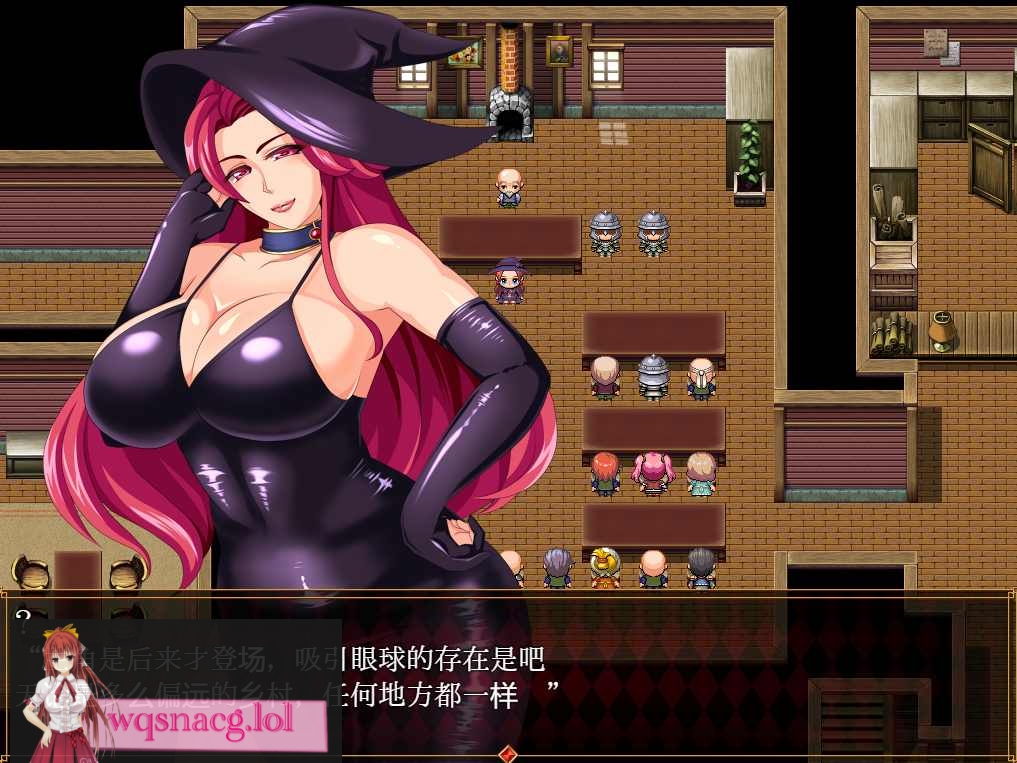Image resolution: width=1017 pixels, height=763 pixels.
Task: Click the red diamond continue indicator
Action: (508, 753)
